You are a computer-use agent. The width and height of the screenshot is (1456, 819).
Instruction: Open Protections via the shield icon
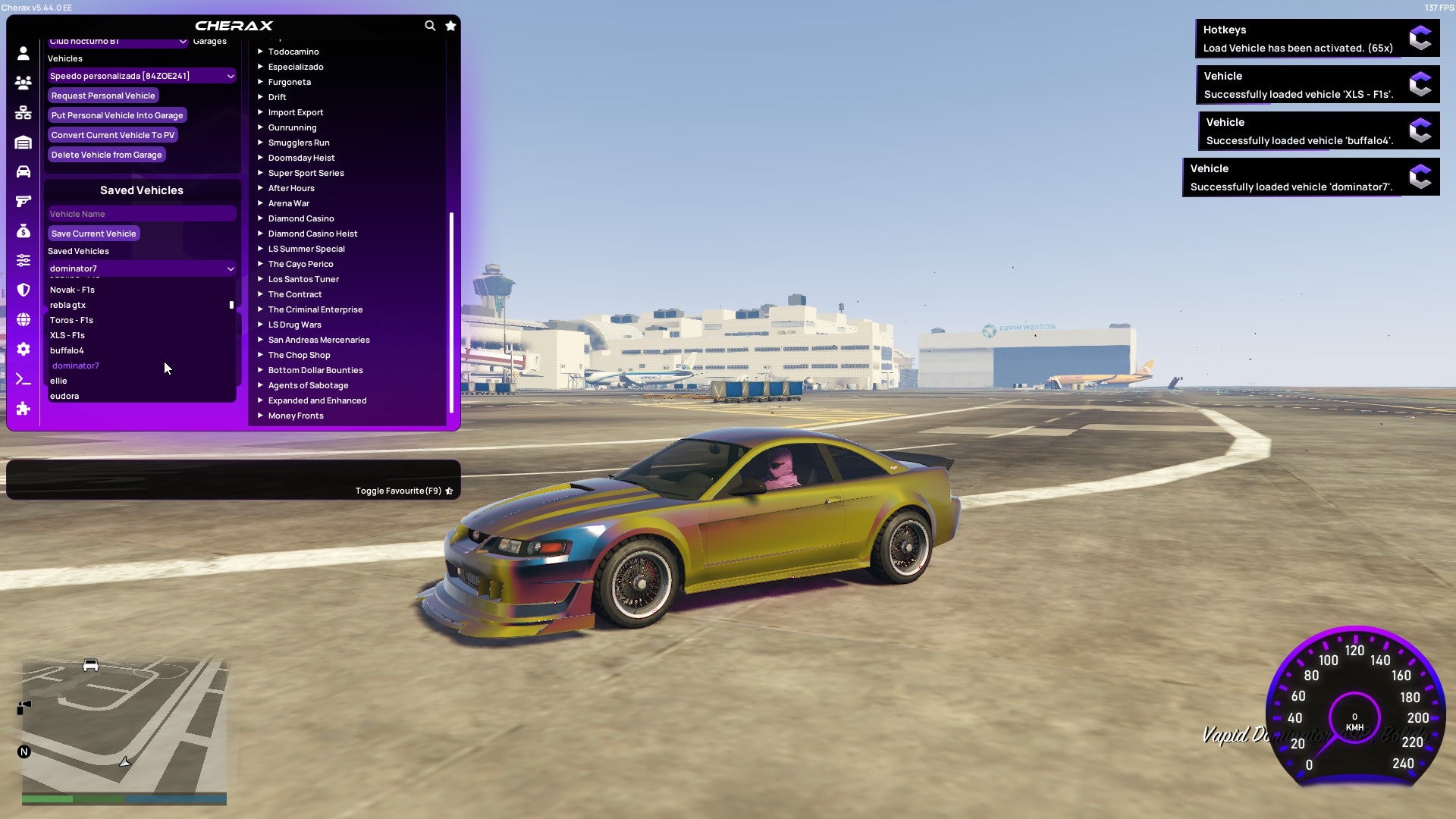pyautogui.click(x=23, y=290)
